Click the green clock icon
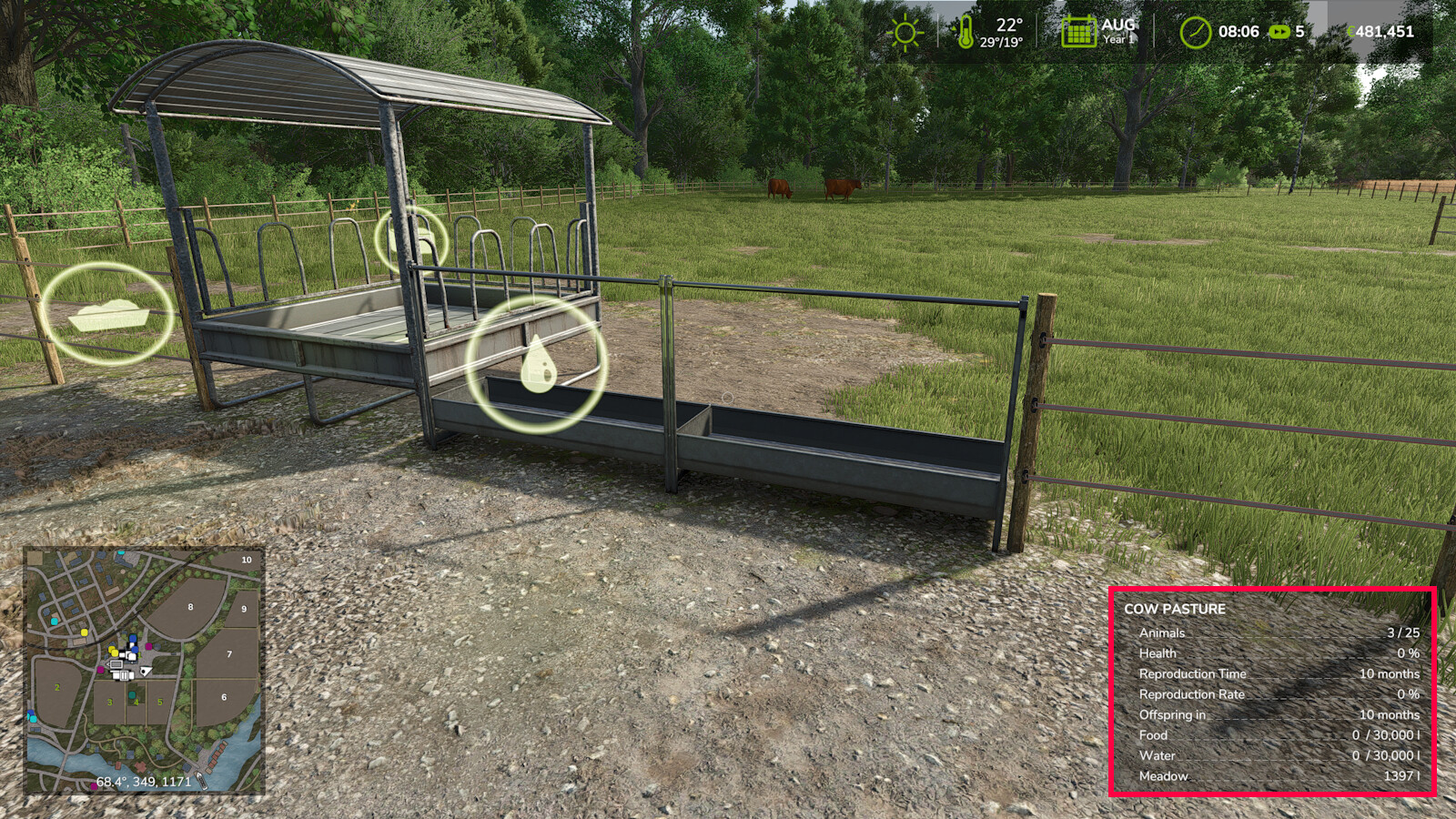 pos(1195,33)
